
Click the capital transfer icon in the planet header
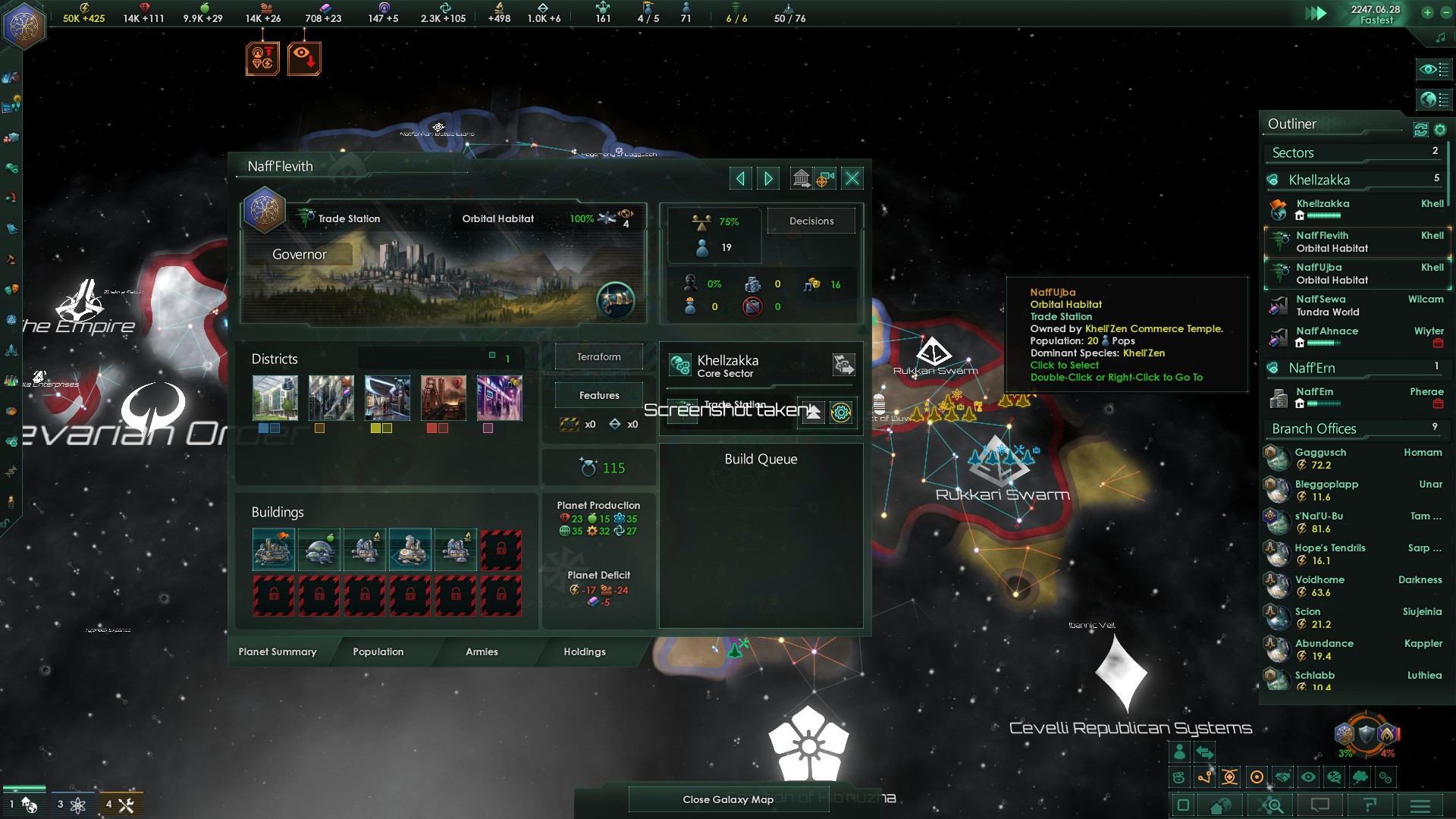point(802,177)
